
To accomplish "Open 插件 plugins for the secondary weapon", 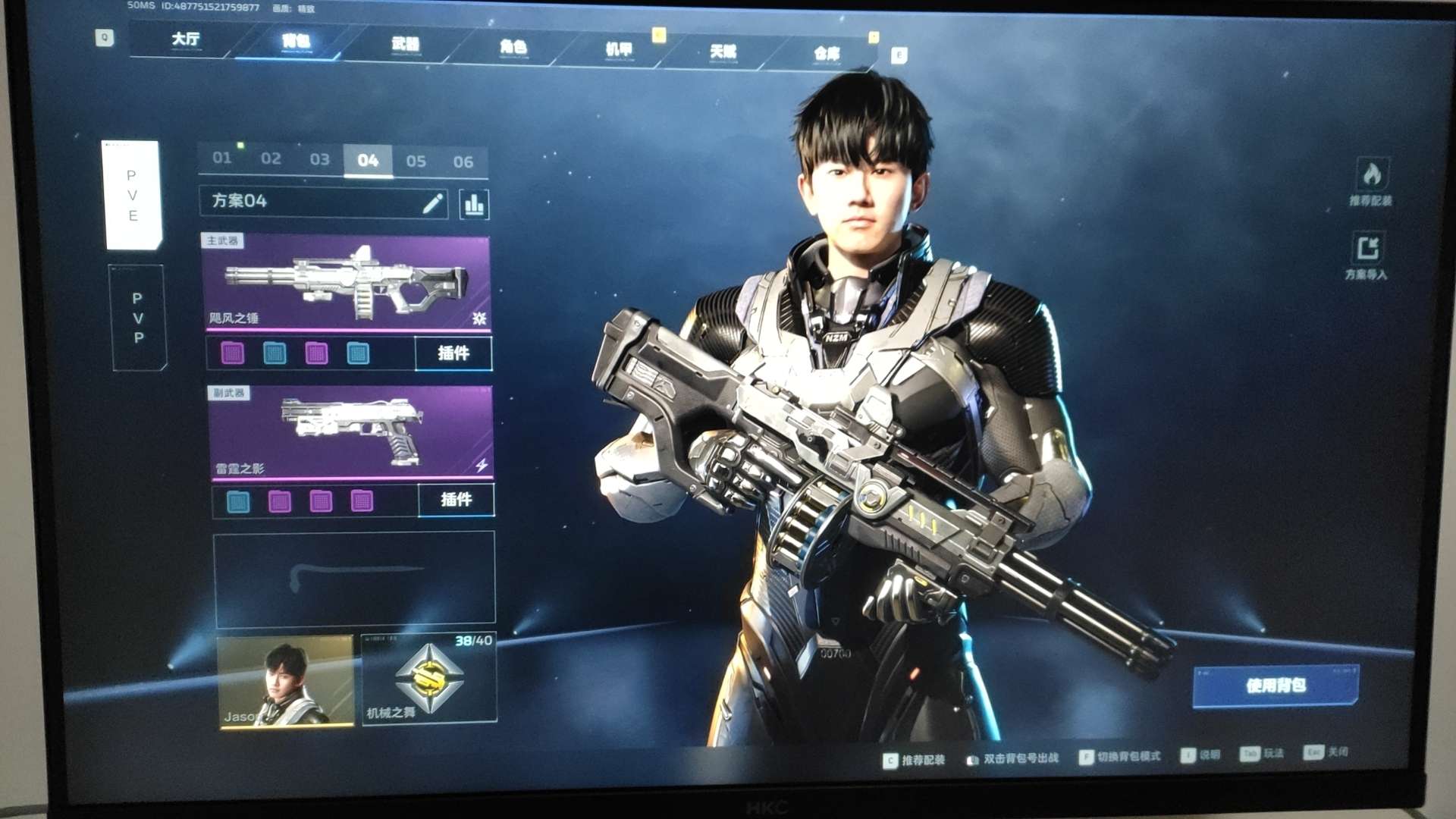I will tap(456, 500).
